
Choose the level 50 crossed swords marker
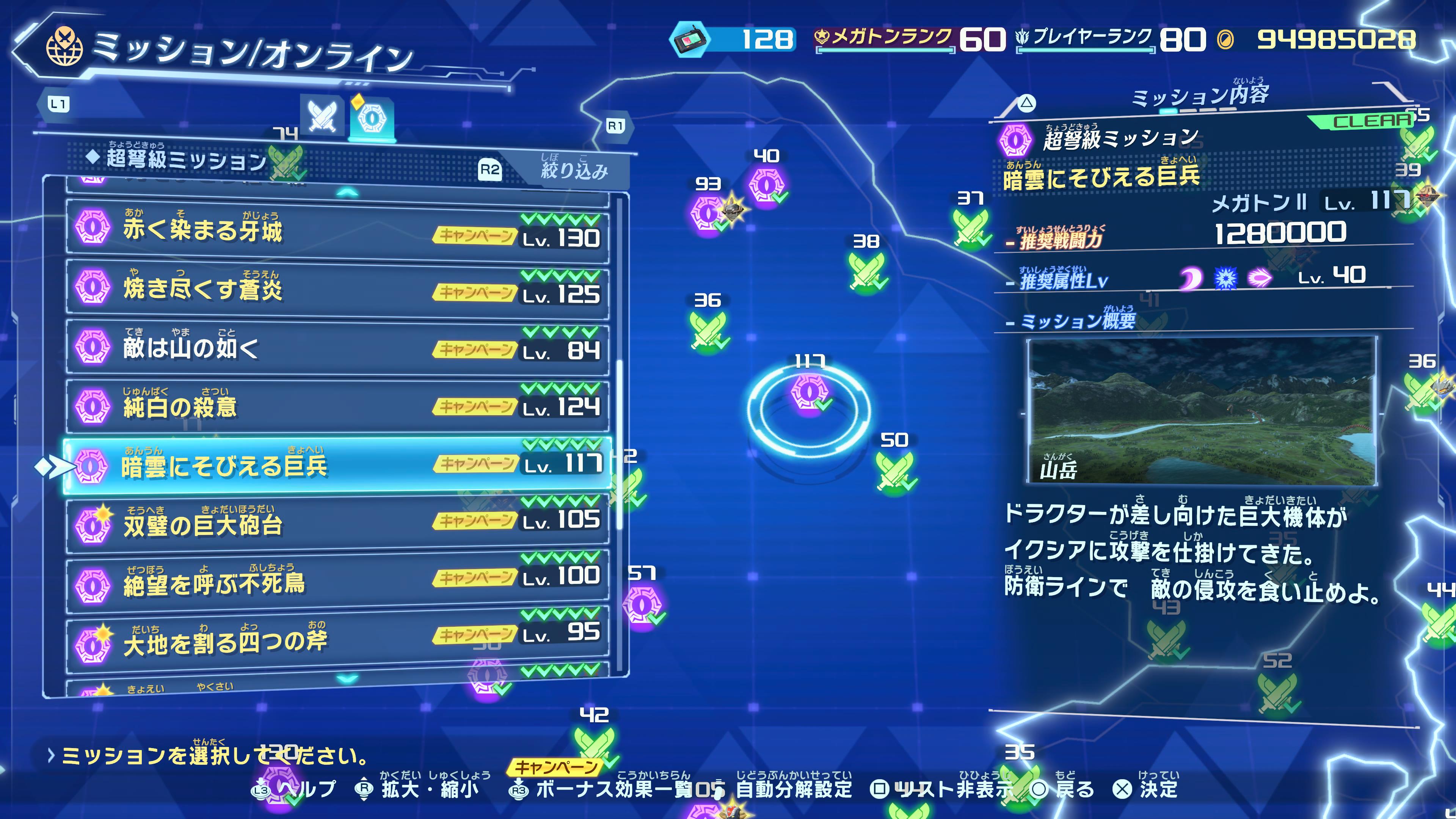tap(895, 470)
